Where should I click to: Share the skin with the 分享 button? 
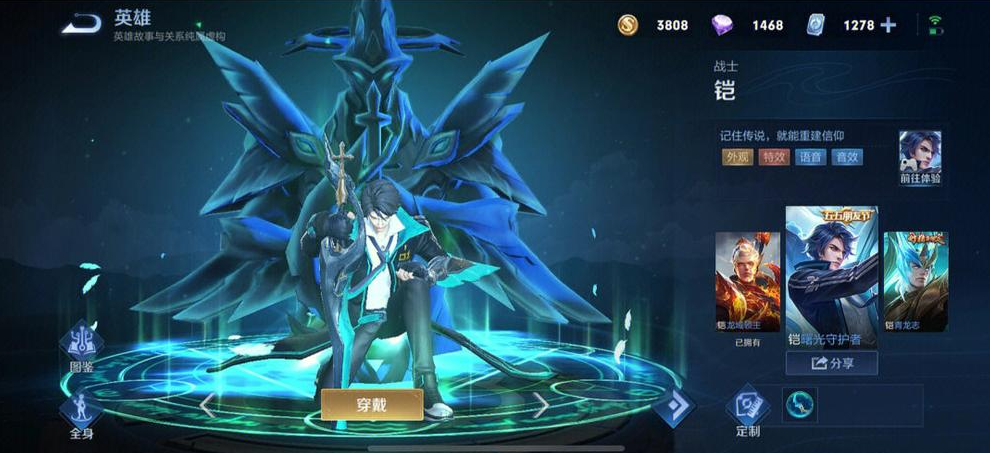click(x=831, y=363)
